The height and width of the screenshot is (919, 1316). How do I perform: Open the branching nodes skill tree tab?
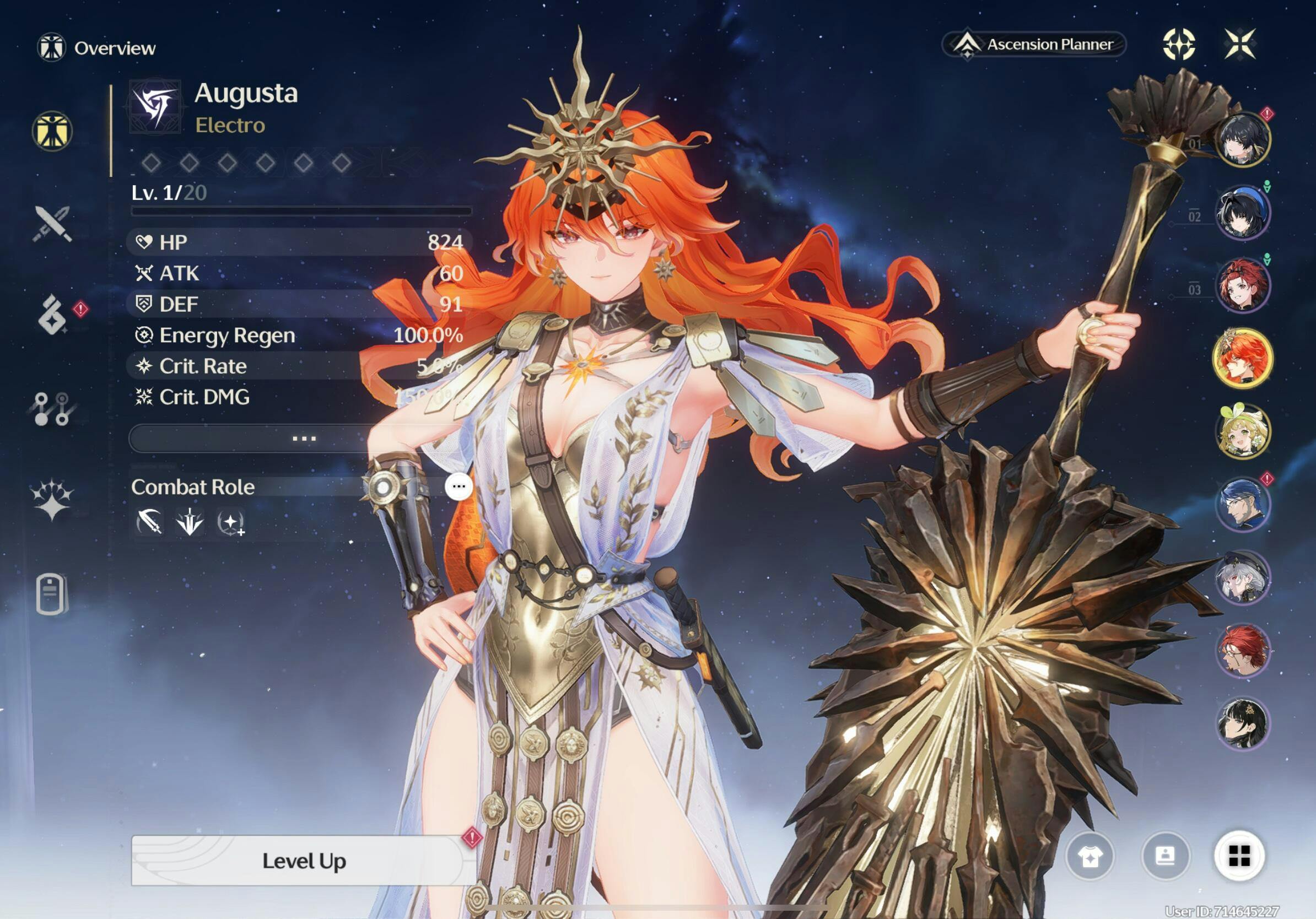pyautogui.click(x=52, y=409)
